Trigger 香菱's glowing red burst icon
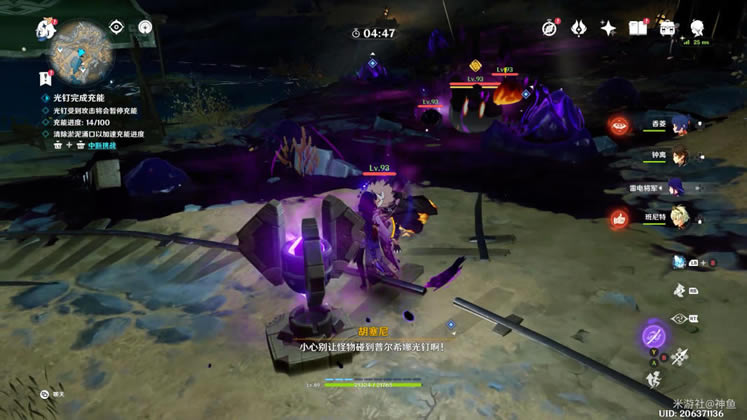The height and width of the screenshot is (420, 747). point(619,125)
